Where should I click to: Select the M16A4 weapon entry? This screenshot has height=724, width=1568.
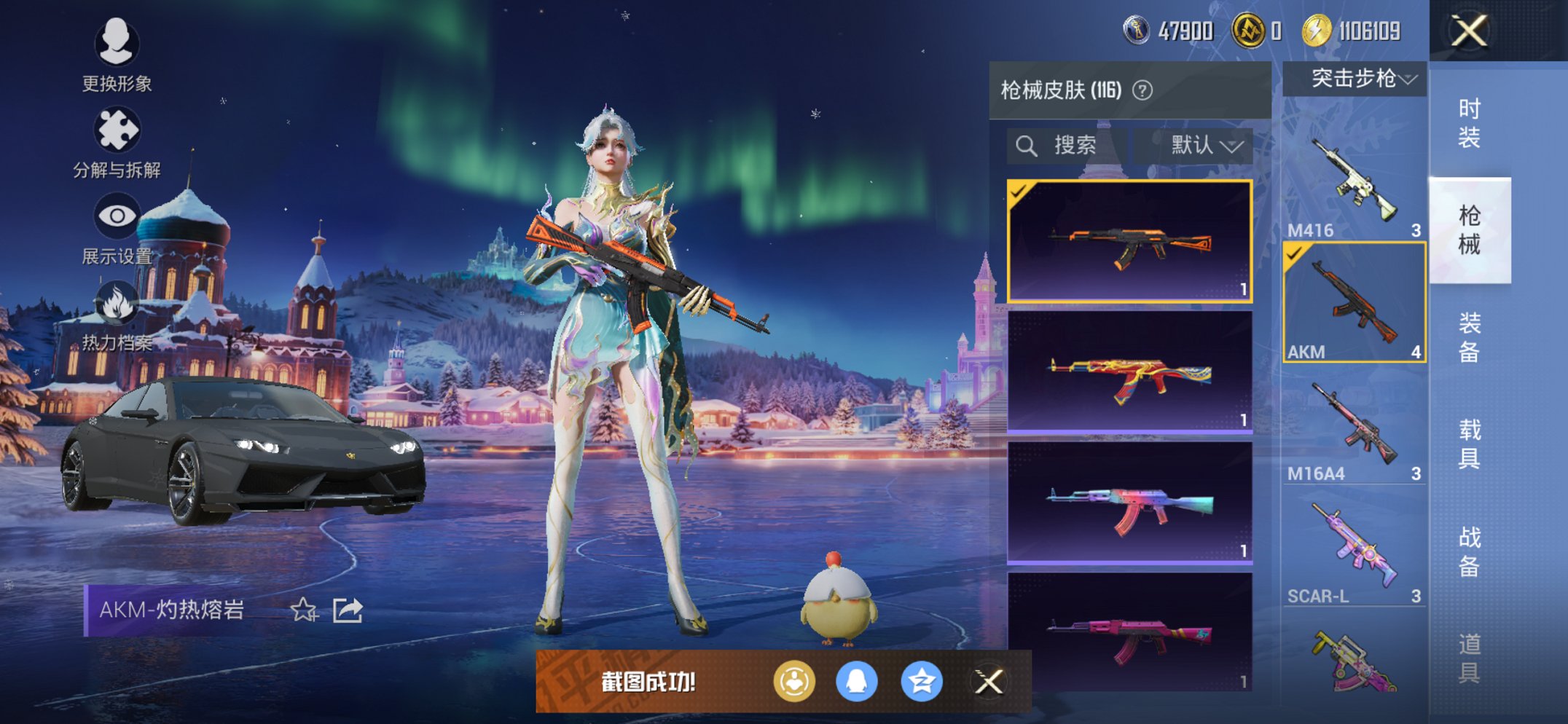(1354, 426)
